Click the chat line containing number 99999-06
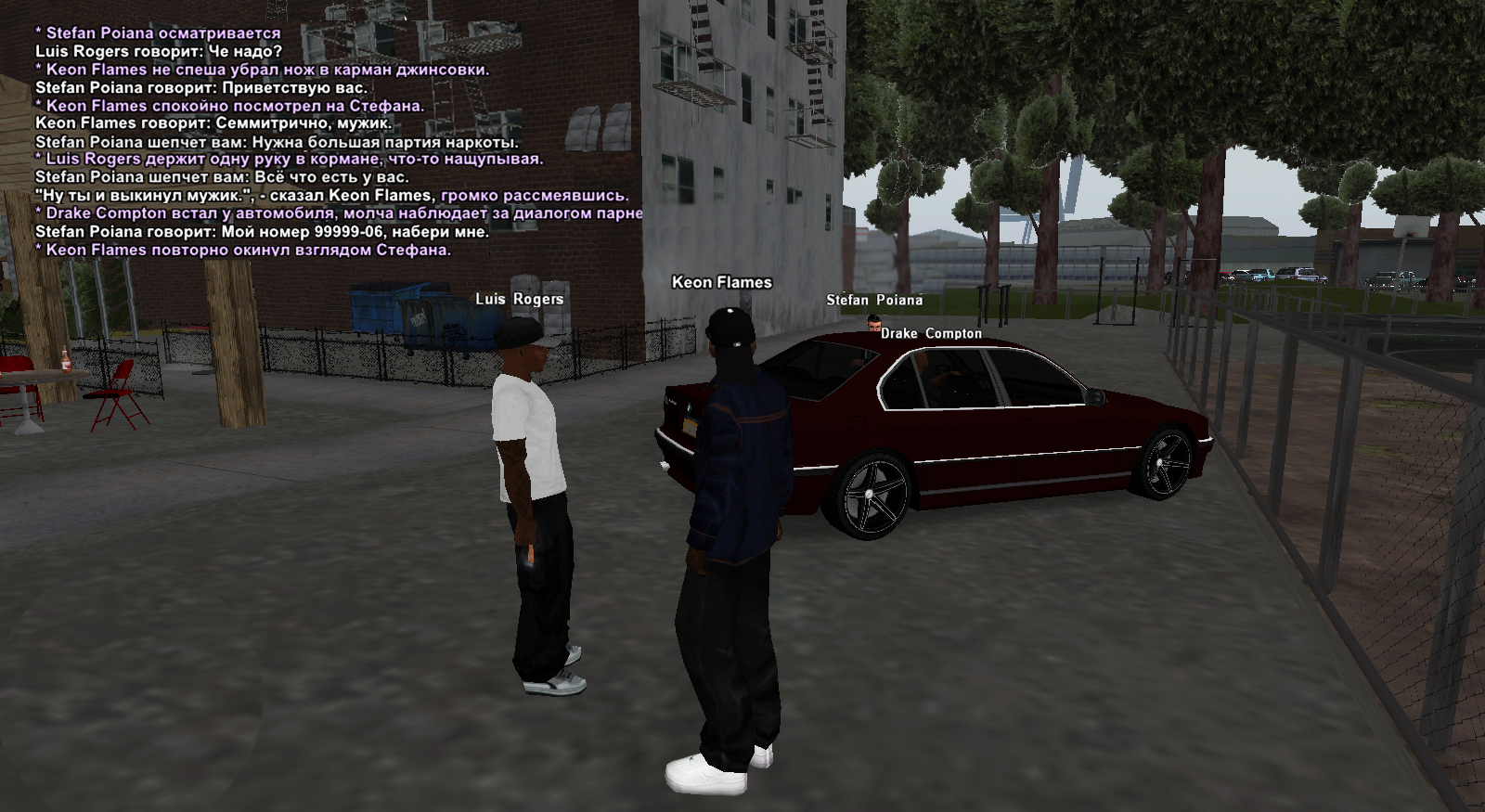Viewport: 1485px width, 812px height. point(262,232)
